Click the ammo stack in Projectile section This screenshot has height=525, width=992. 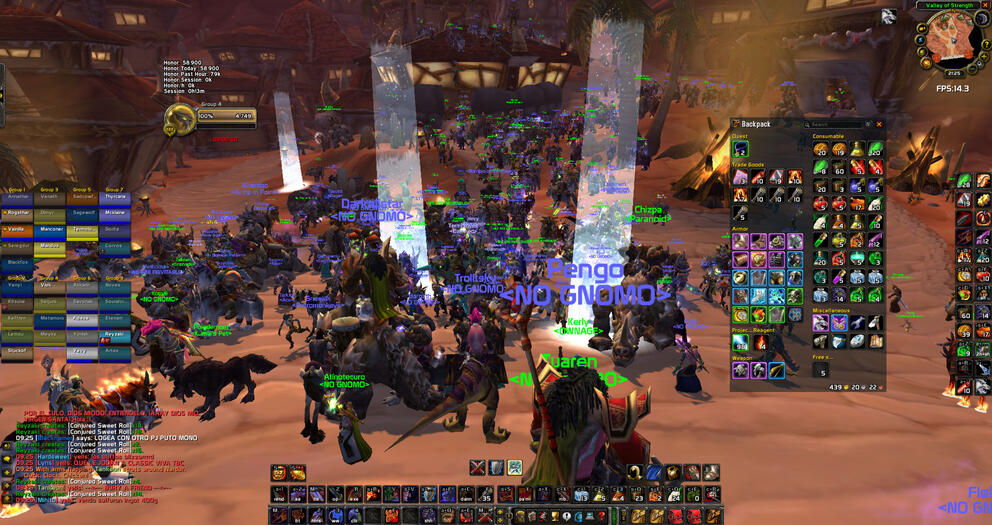[x=739, y=343]
